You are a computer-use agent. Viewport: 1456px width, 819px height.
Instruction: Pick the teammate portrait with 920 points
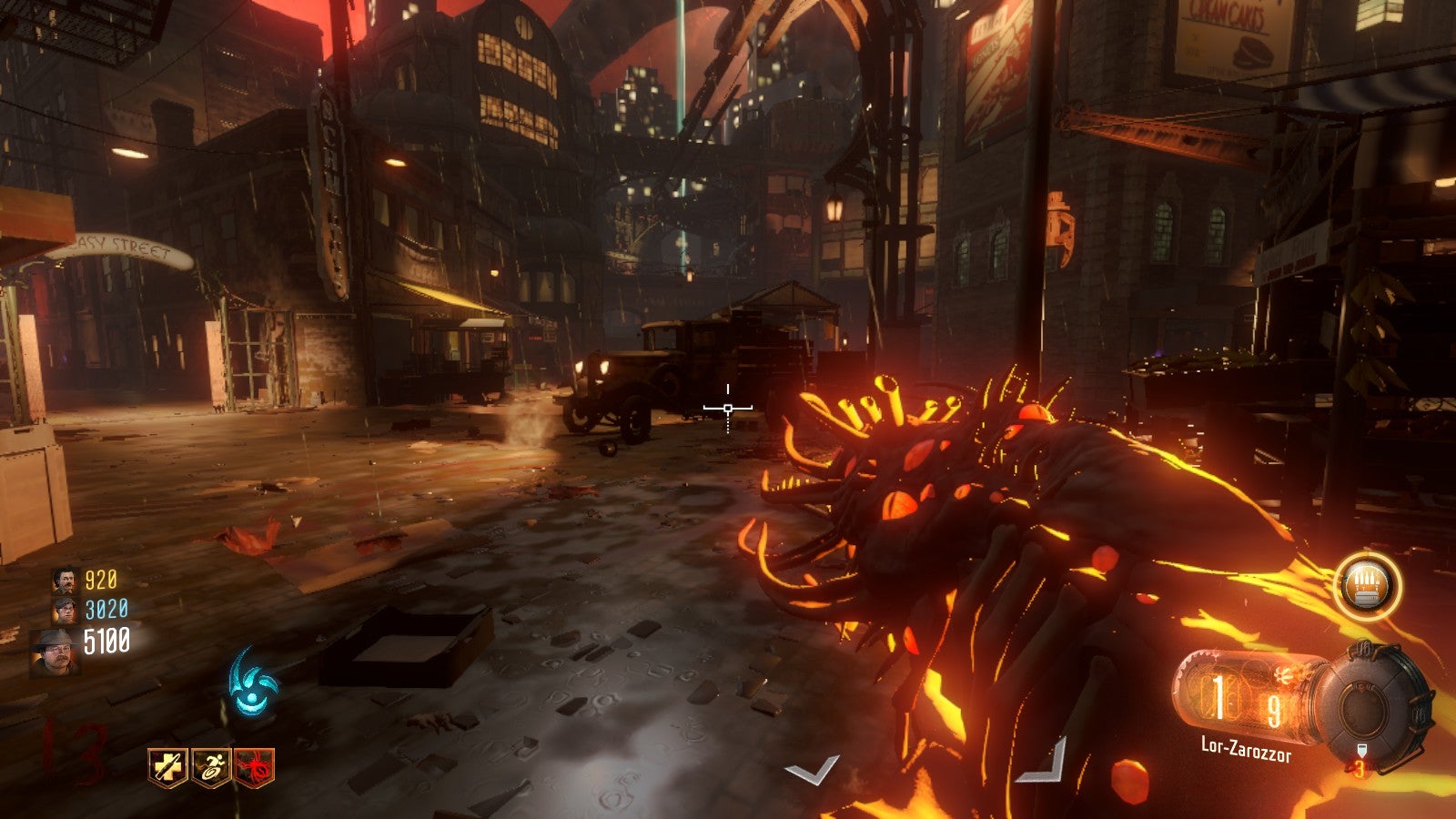tap(66, 580)
